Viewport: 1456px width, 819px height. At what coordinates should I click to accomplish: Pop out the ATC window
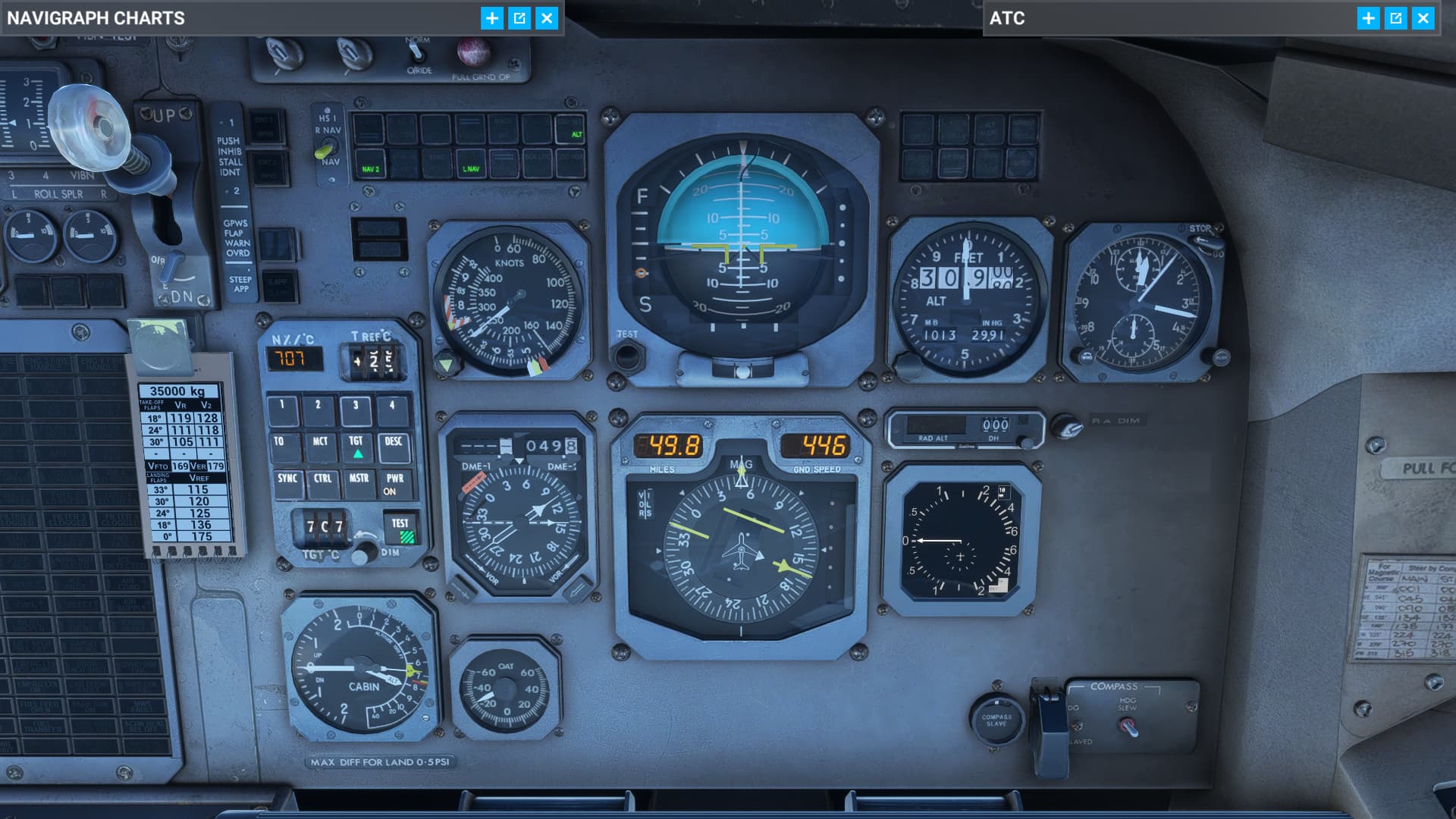pyautogui.click(x=1395, y=18)
